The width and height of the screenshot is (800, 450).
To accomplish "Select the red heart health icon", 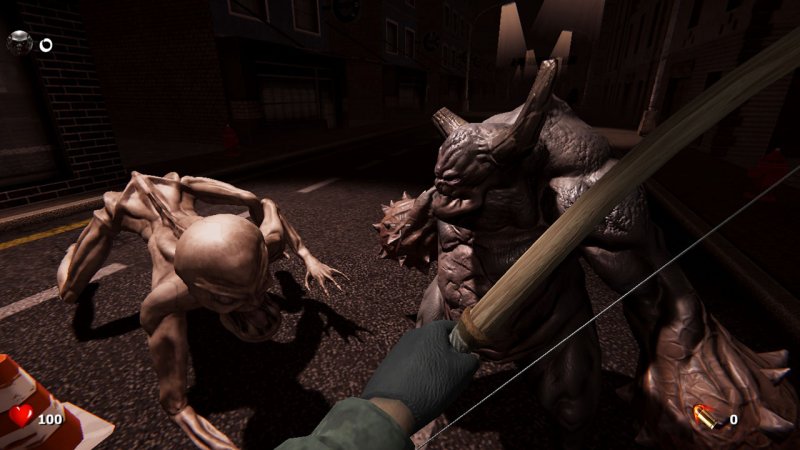I will (21, 416).
